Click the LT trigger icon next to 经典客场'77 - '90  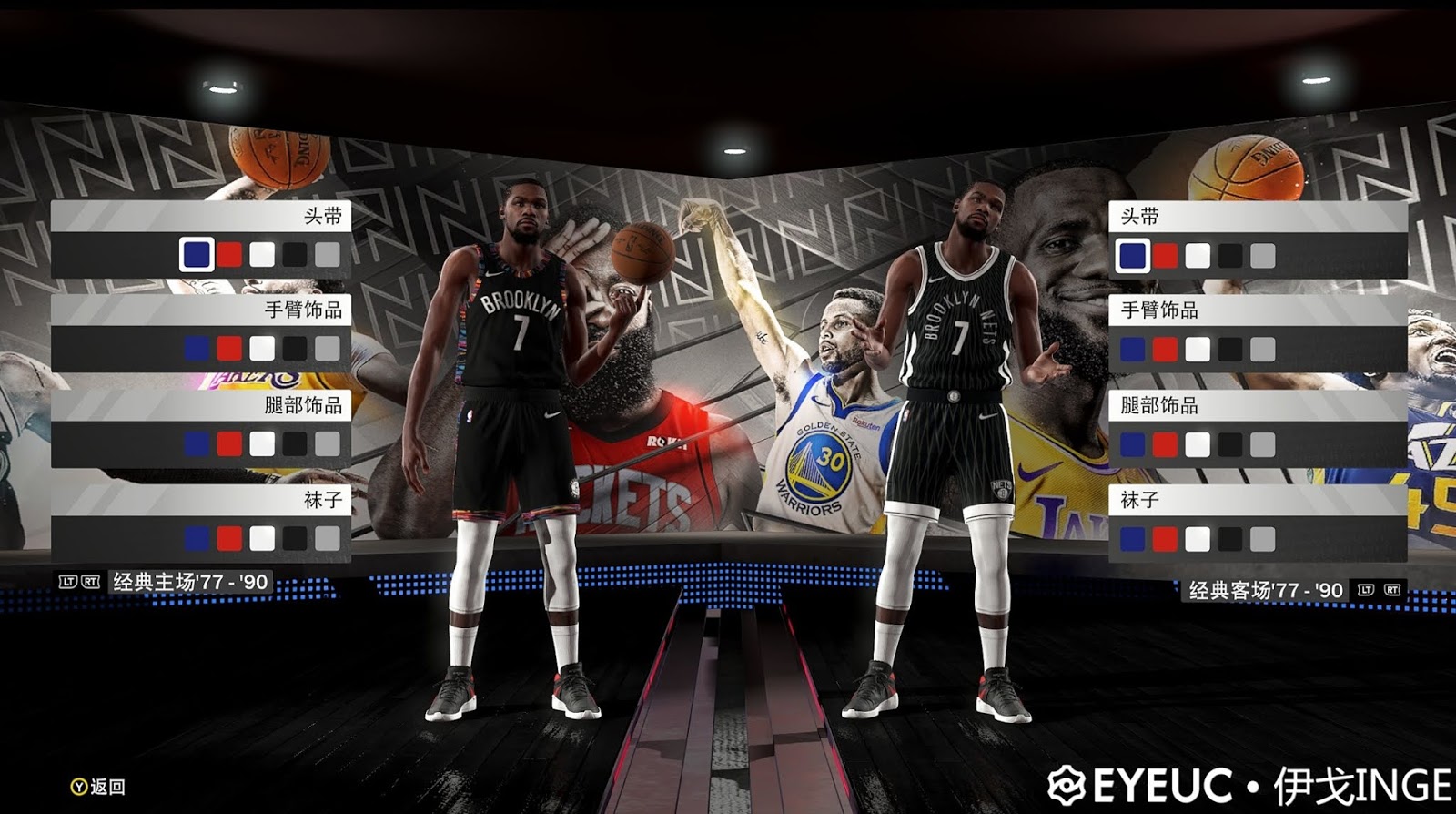click(1367, 587)
